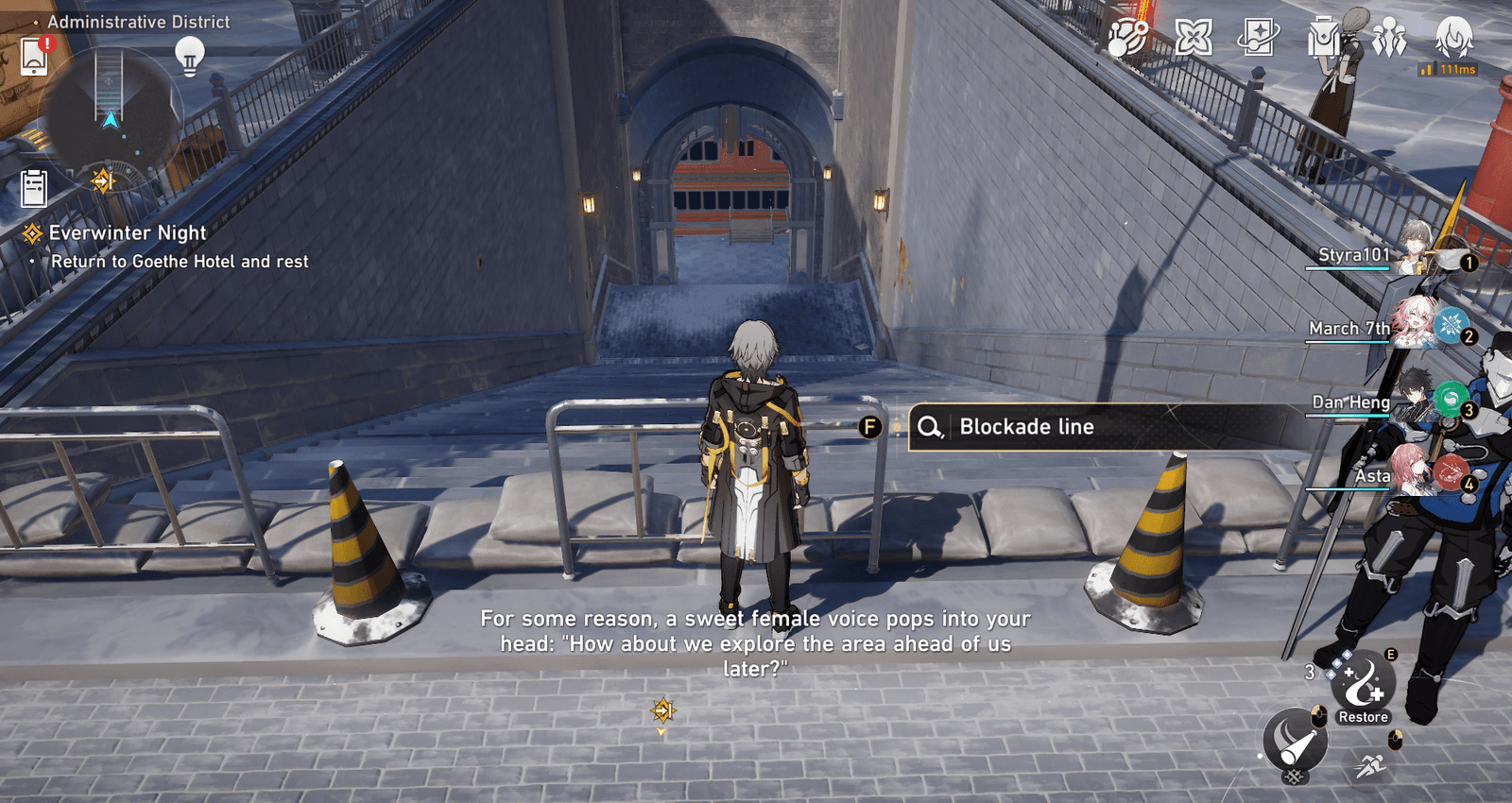The width and height of the screenshot is (1512, 803).
Task: Click the Return to Goethe Hotel objective
Action: 180,261
